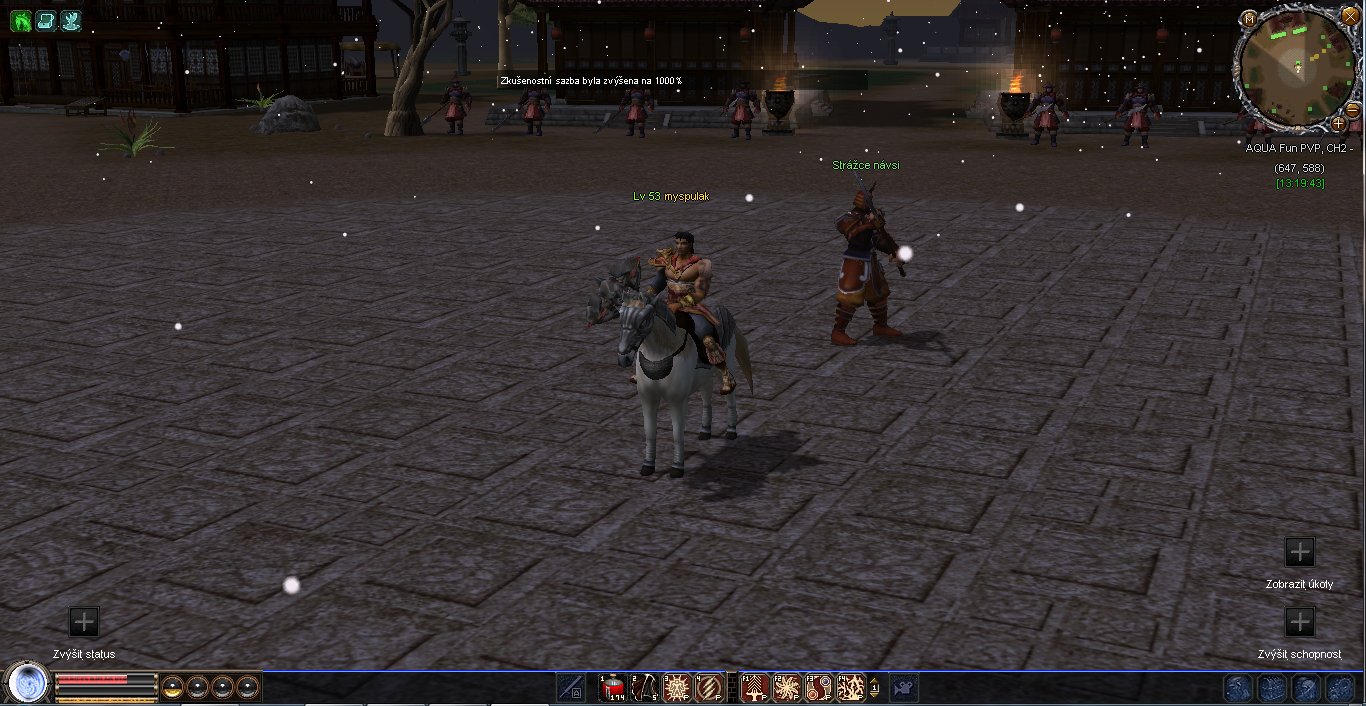Activate the sun skill in hotbar slot 3

point(677,688)
